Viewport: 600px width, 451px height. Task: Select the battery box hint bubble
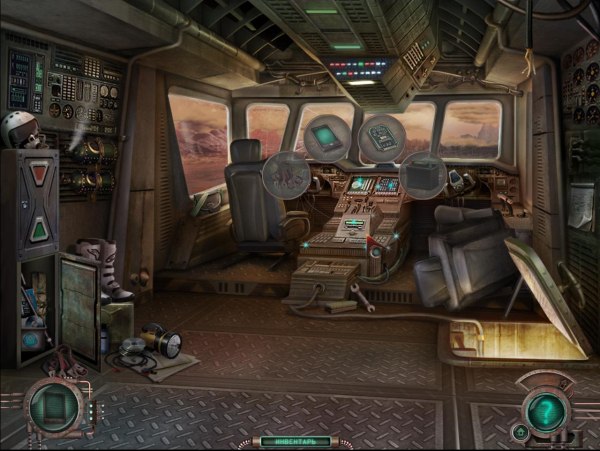[423, 176]
